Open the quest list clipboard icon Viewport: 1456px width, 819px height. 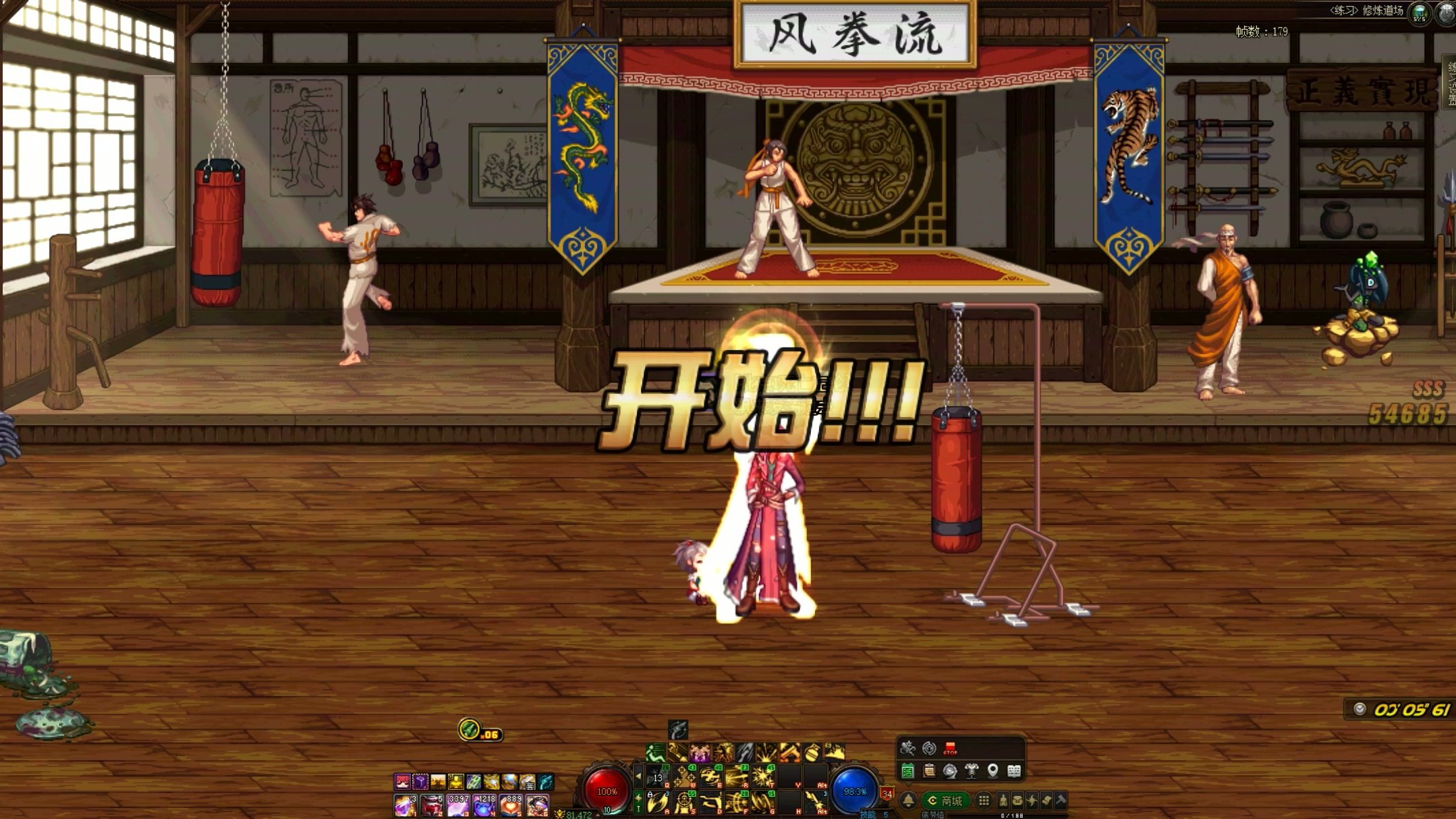click(x=929, y=772)
